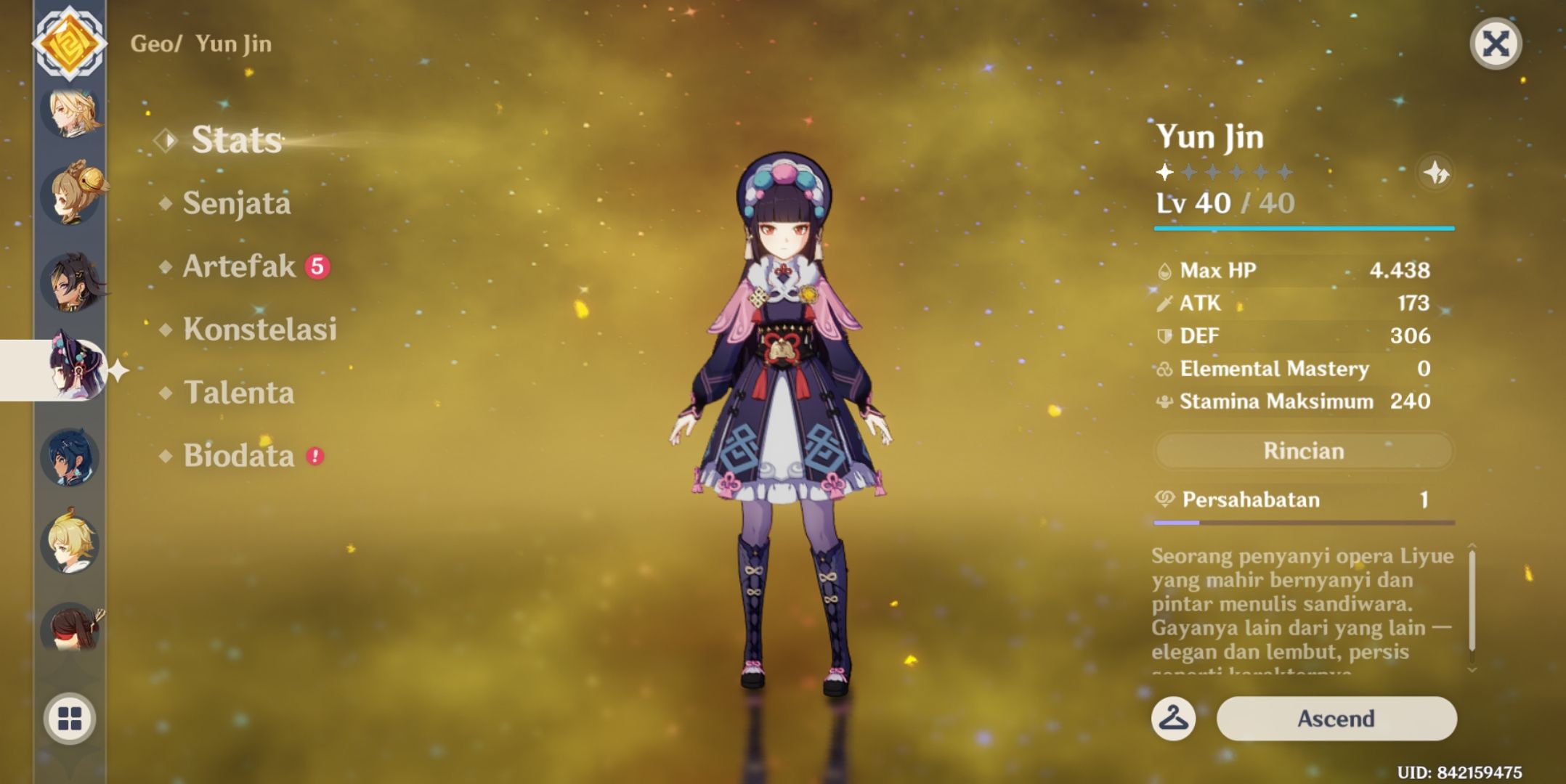View Biodata with the alert badge
This screenshot has height=784, width=1566.
240,456
